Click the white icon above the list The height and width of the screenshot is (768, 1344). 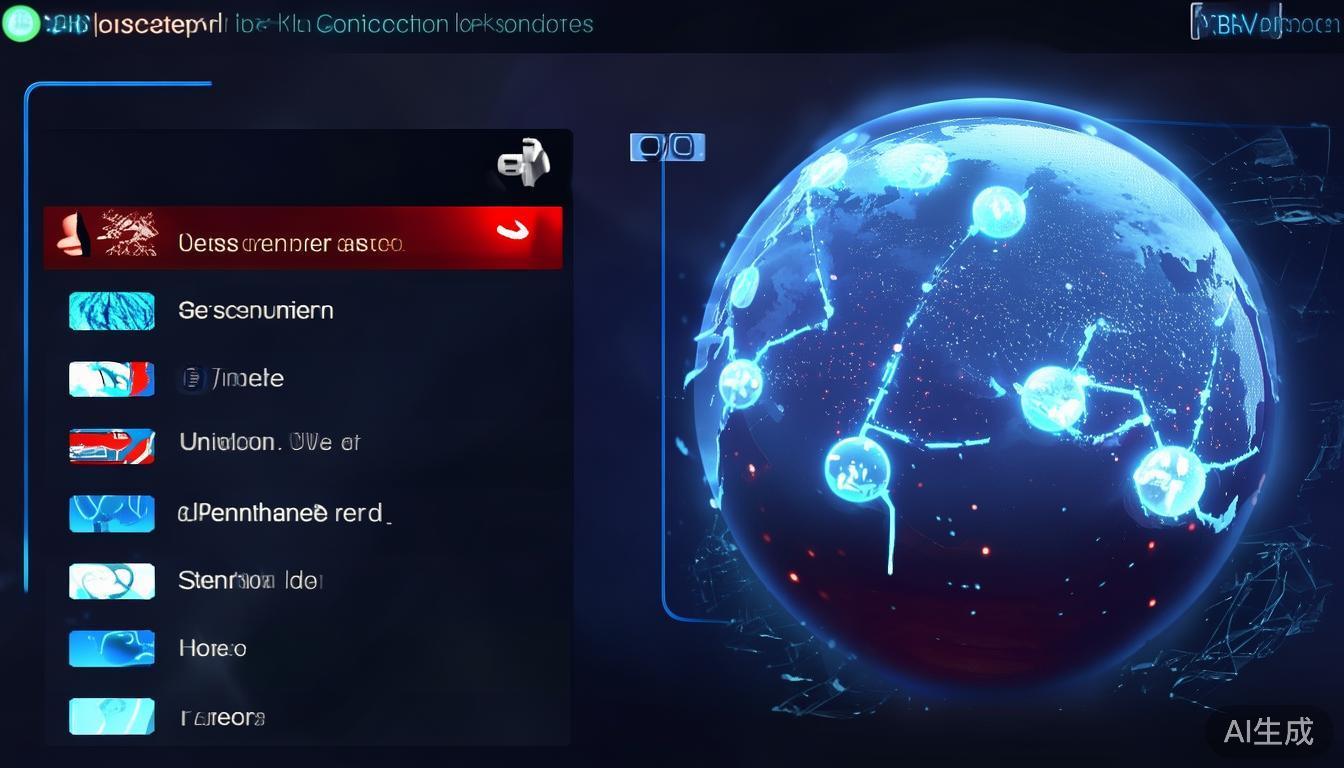(x=524, y=163)
